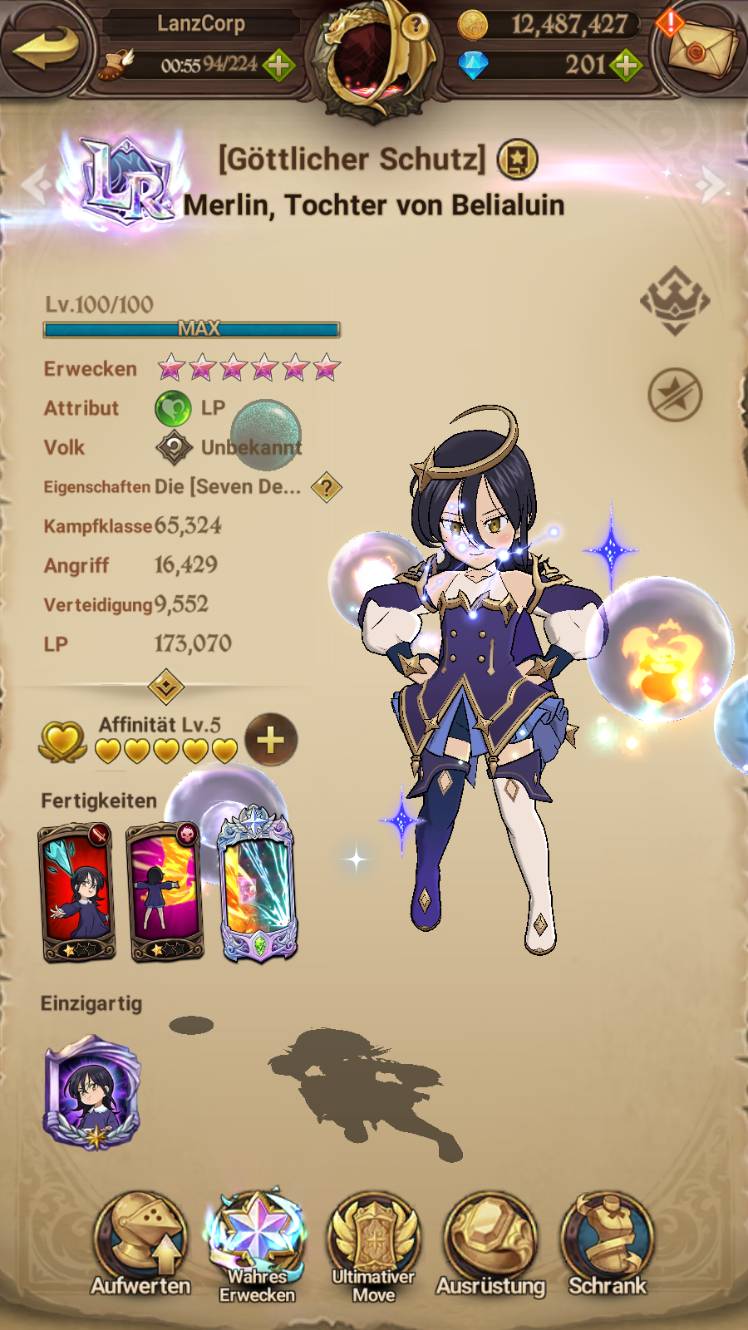This screenshot has height=1330, width=748.
Task: Switch to the previous hero with left arrow
Action: click(x=34, y=185)
